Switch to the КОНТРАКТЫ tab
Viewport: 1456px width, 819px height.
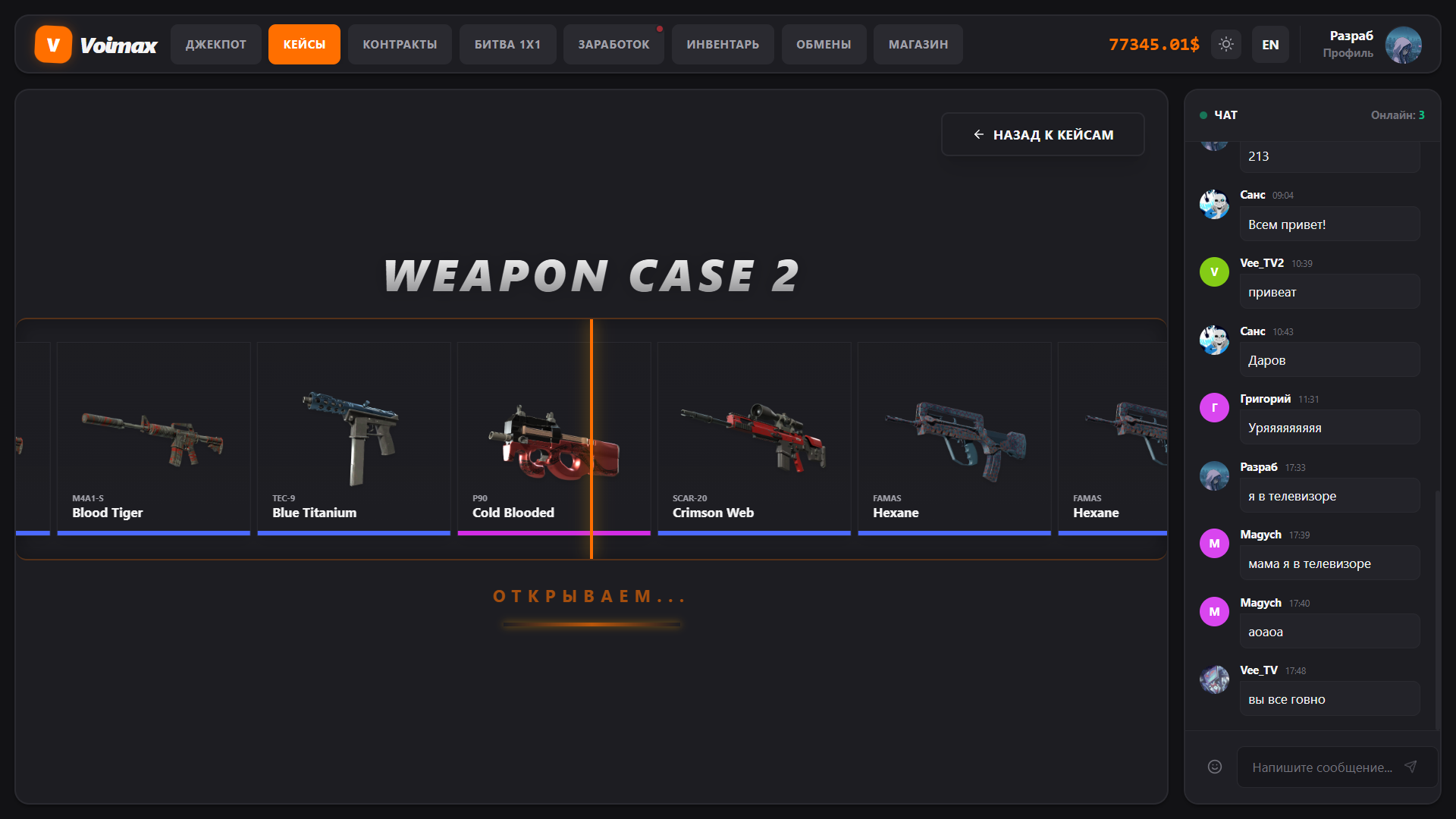pyautogui.click(x=400, y=44)
